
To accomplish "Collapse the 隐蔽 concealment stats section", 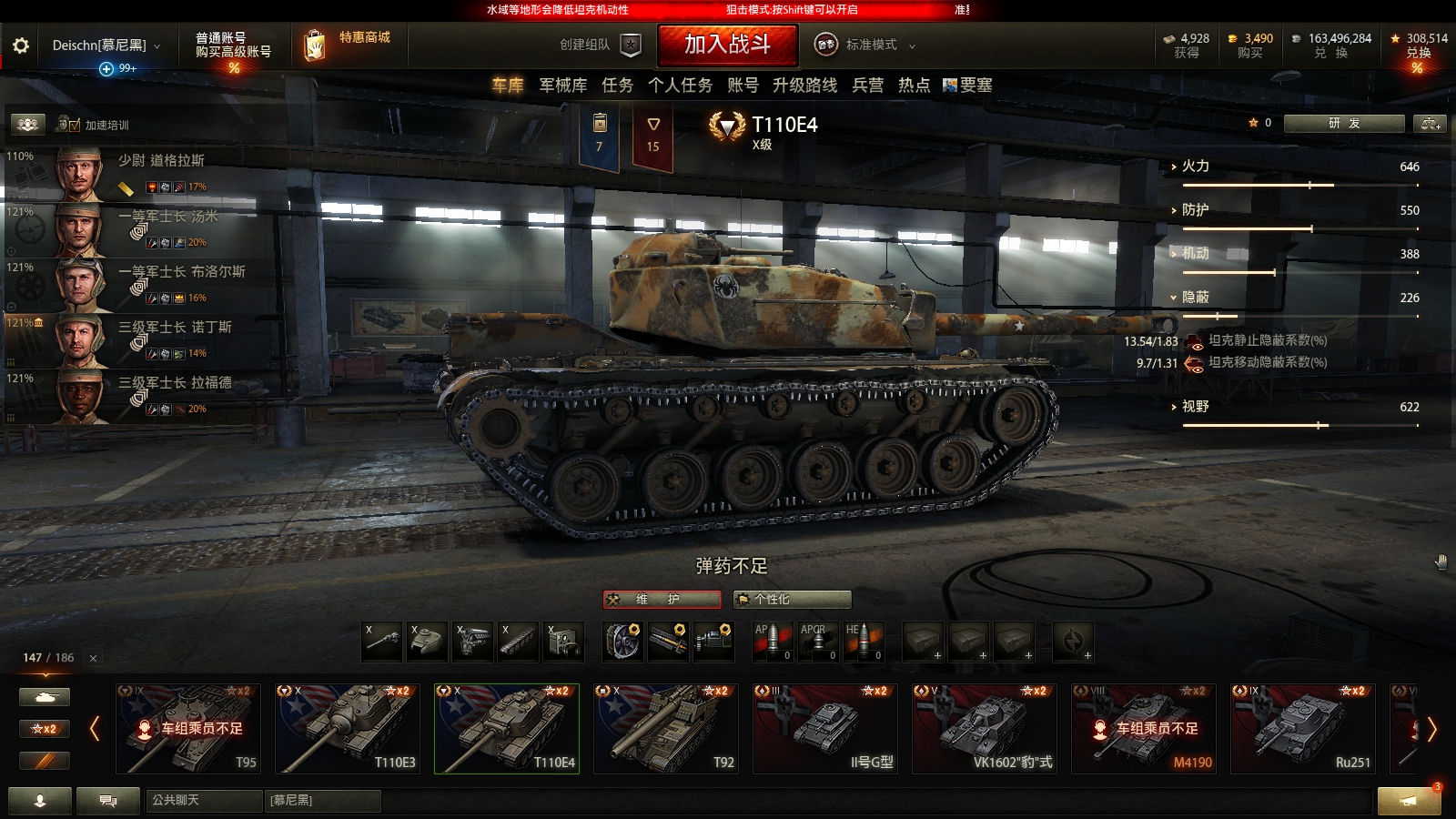I will (x=1176, y=298).
